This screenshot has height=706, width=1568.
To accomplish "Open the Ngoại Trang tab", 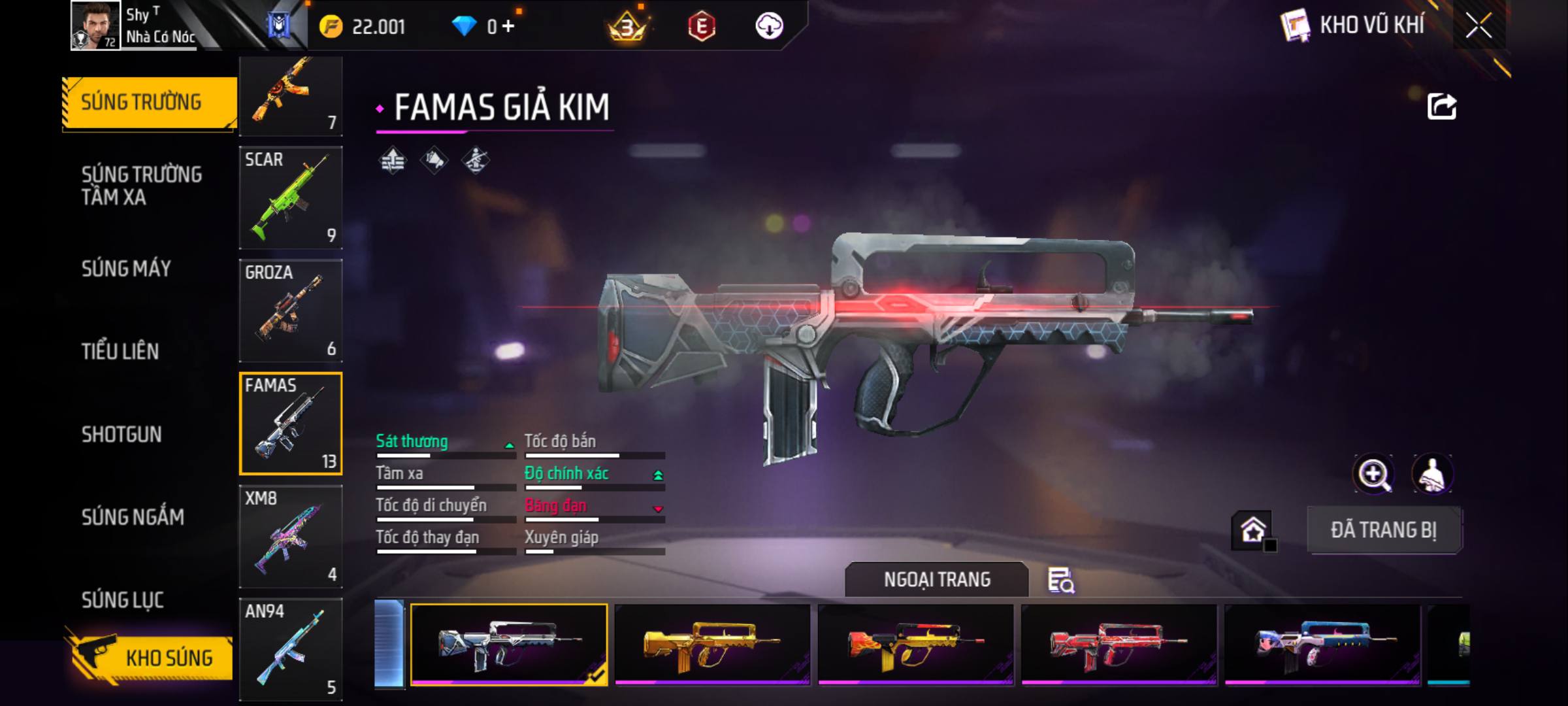I will tap(936, 580).
